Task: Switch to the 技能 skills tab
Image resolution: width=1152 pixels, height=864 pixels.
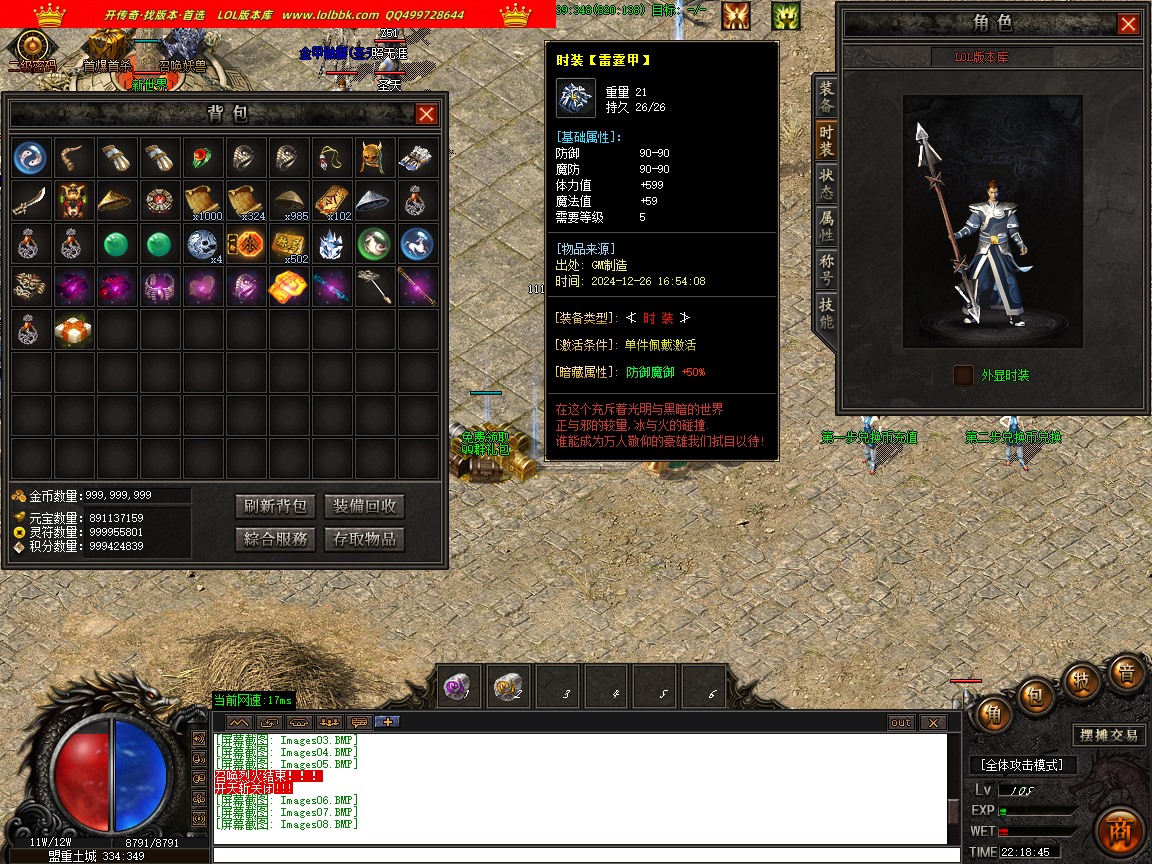Action: coord(826,313)
